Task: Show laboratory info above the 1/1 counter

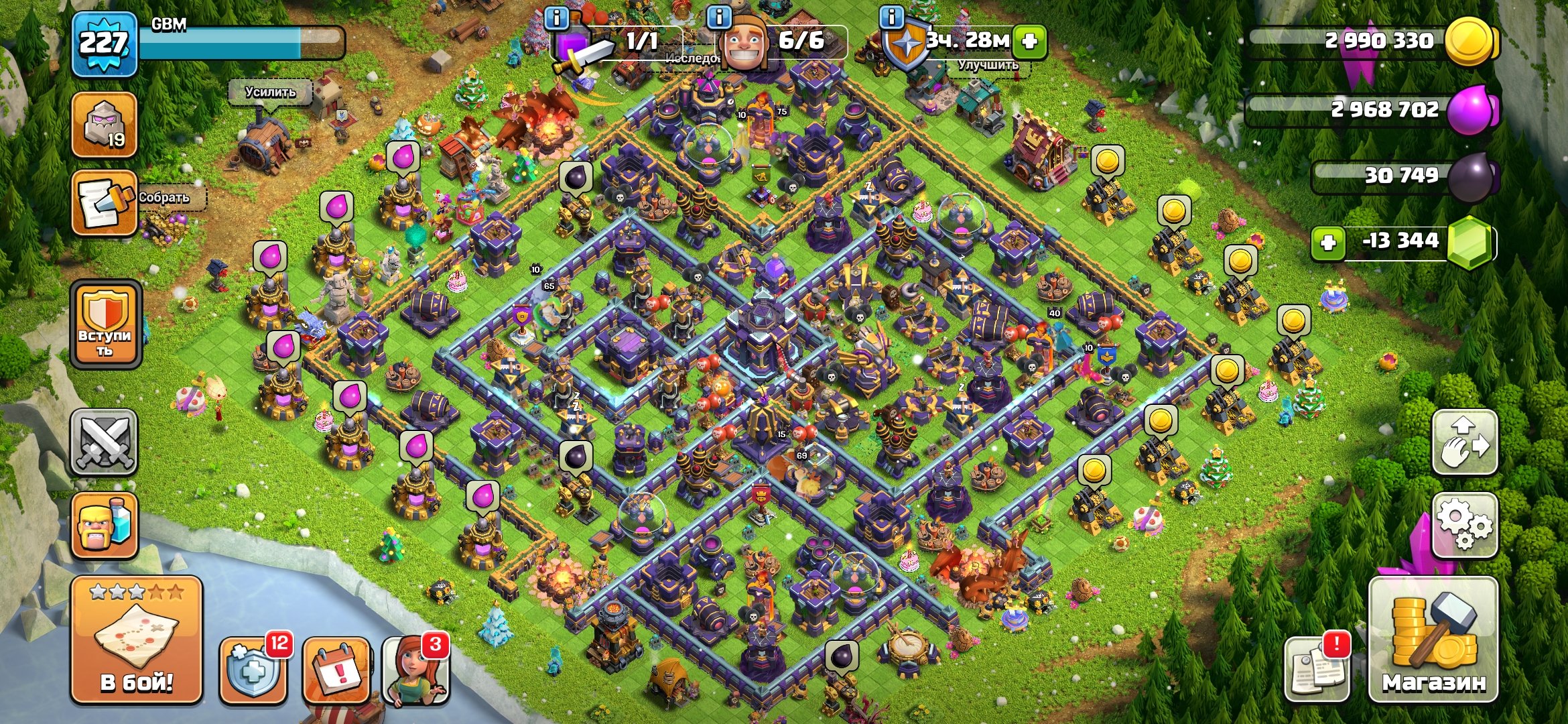Action: 557,17
